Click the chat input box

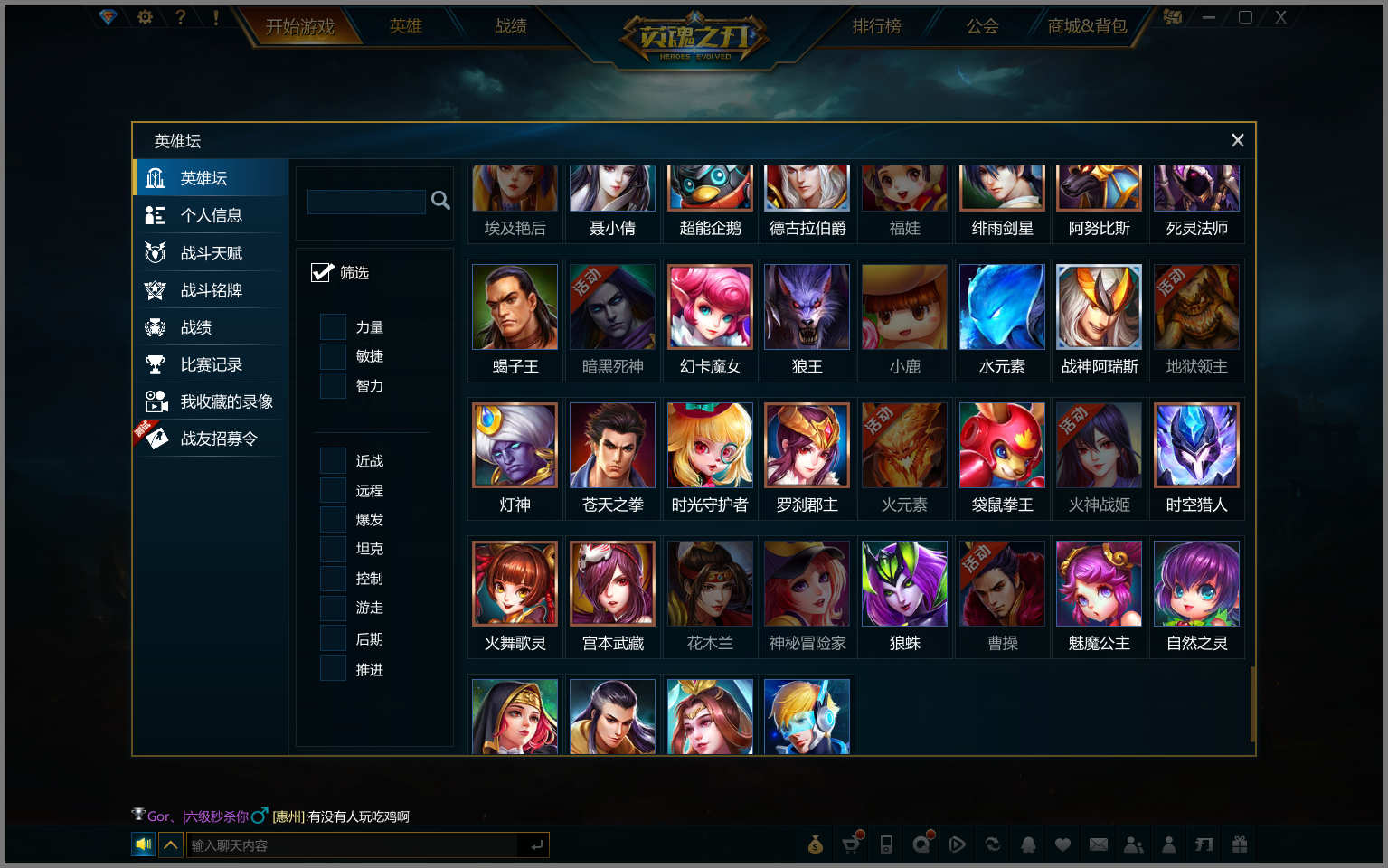pyautogui.click(x=353, y=845)
